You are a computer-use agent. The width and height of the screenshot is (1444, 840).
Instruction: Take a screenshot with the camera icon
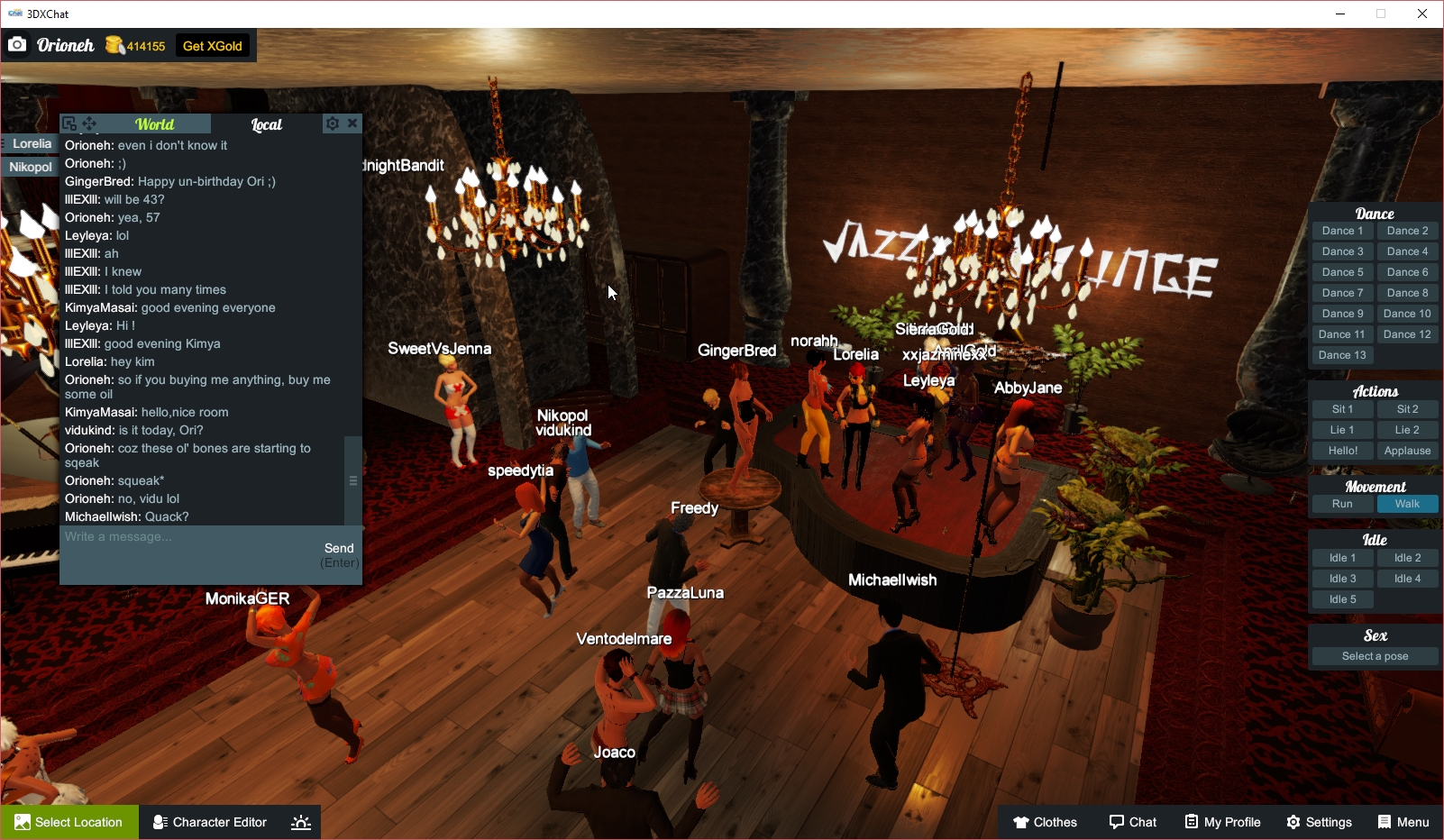coord(17,44)
